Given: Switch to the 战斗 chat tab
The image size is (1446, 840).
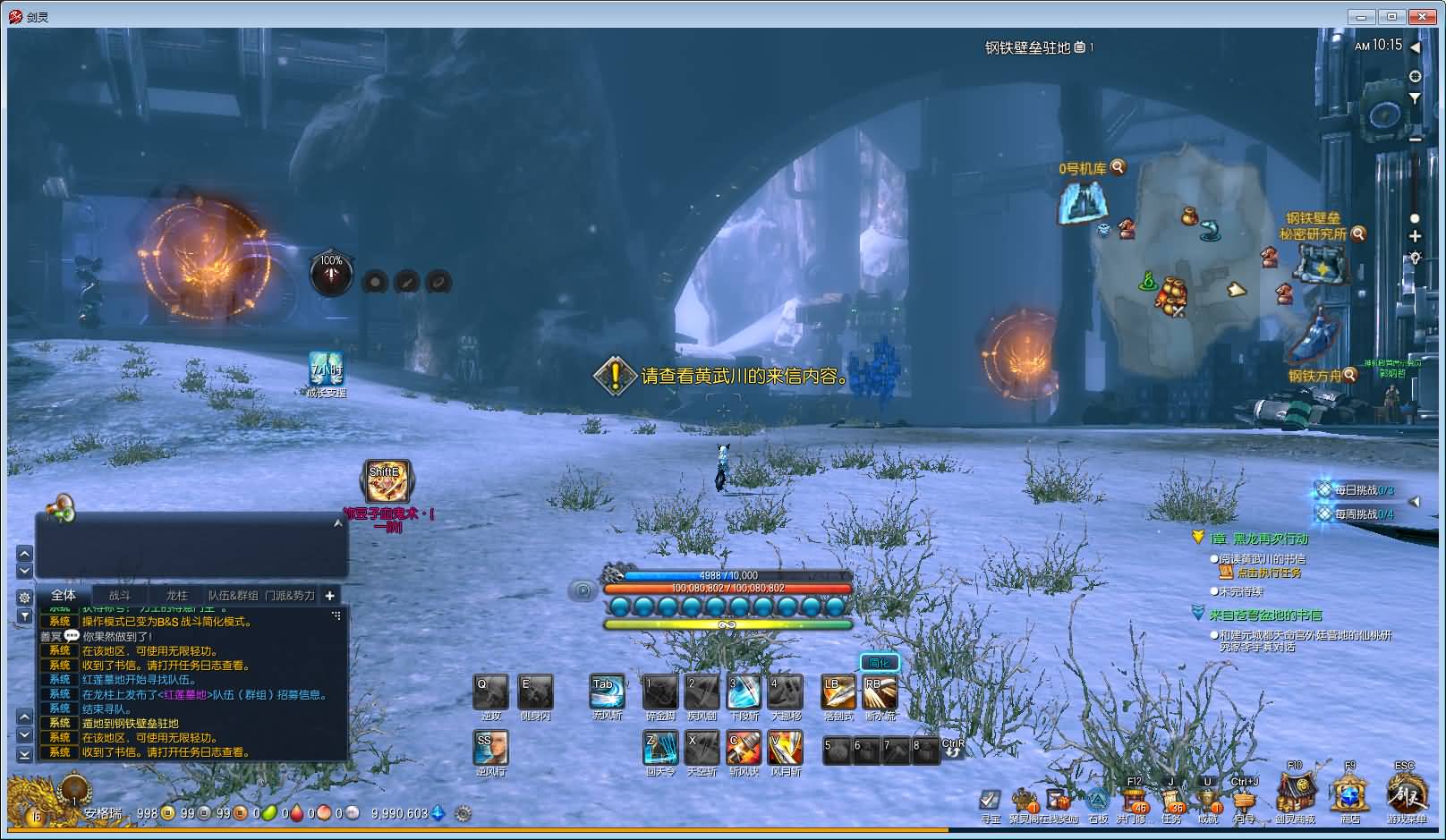Looking at the screenshot, I should click(120, 595).
